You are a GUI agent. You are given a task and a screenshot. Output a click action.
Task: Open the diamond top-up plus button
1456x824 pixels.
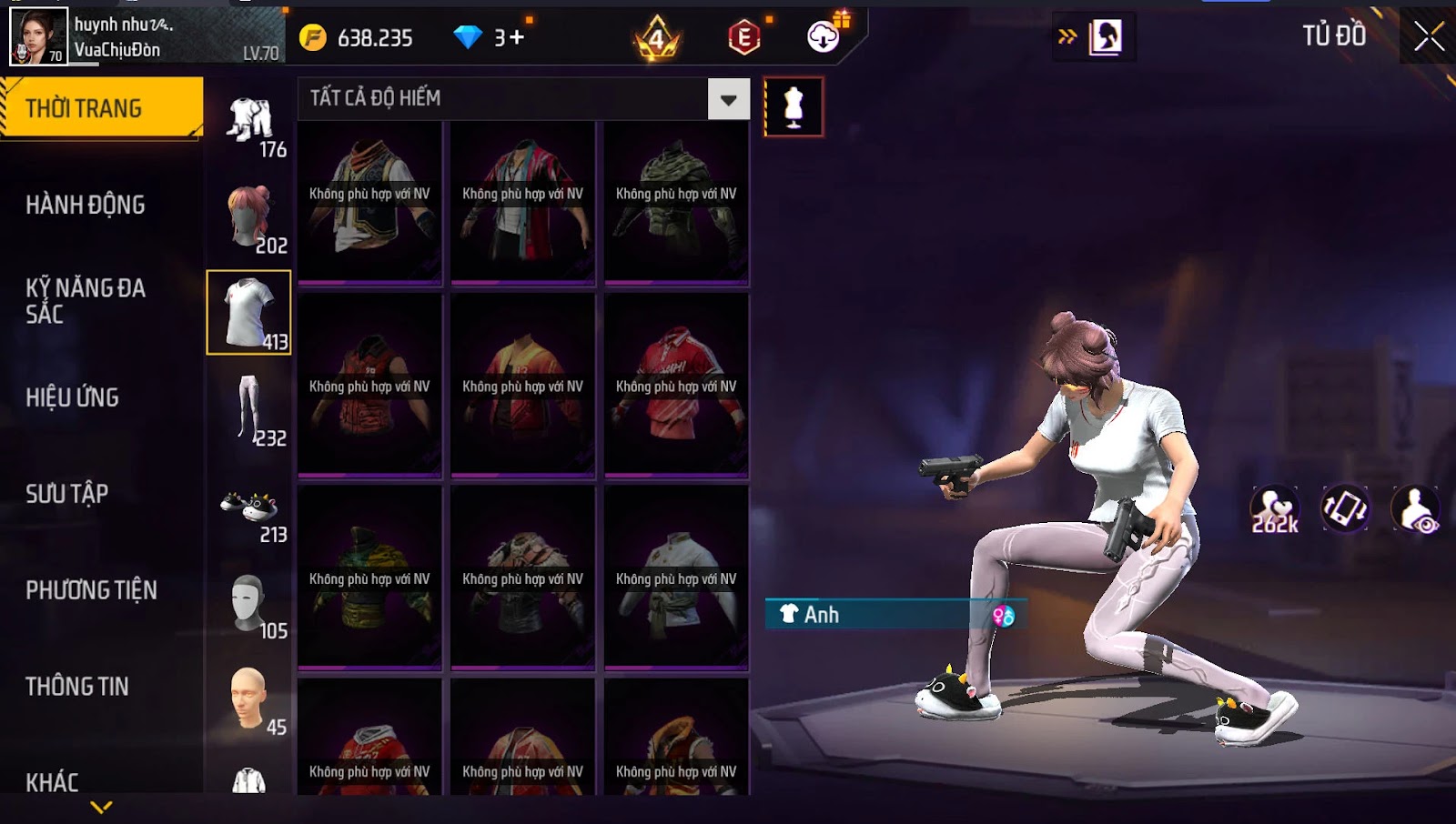tap(516, 37)
